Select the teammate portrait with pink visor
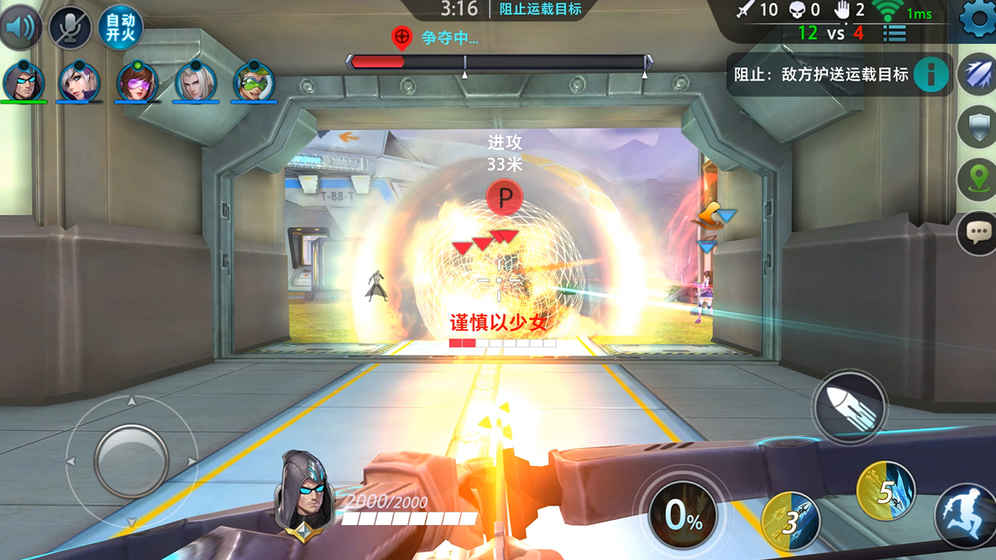 pyautogui.click(x=136, y=81)
